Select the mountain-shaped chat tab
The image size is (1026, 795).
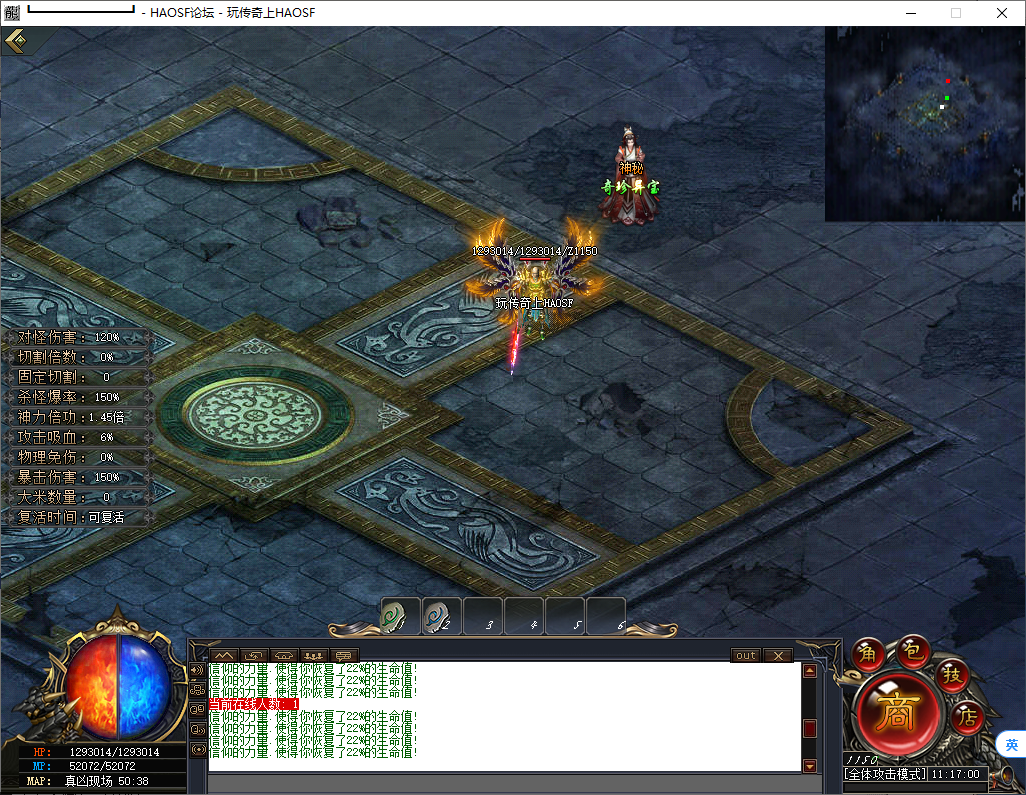click(226, 656)
